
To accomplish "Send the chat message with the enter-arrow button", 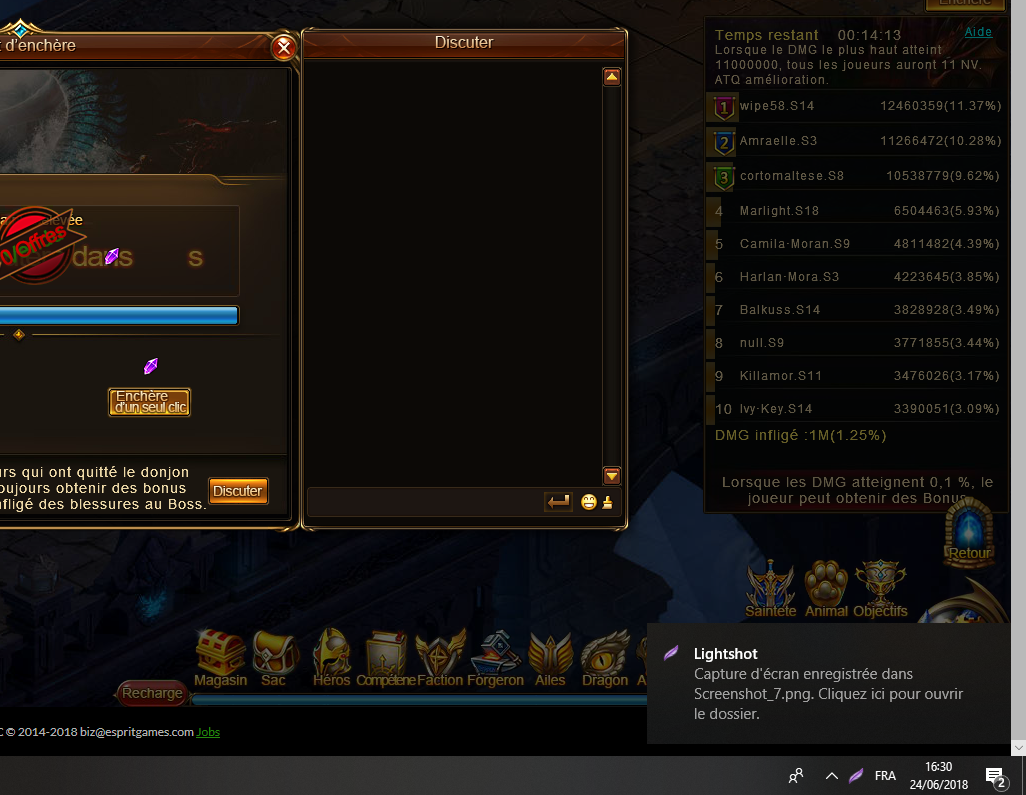I will click(x=558, y=502).
